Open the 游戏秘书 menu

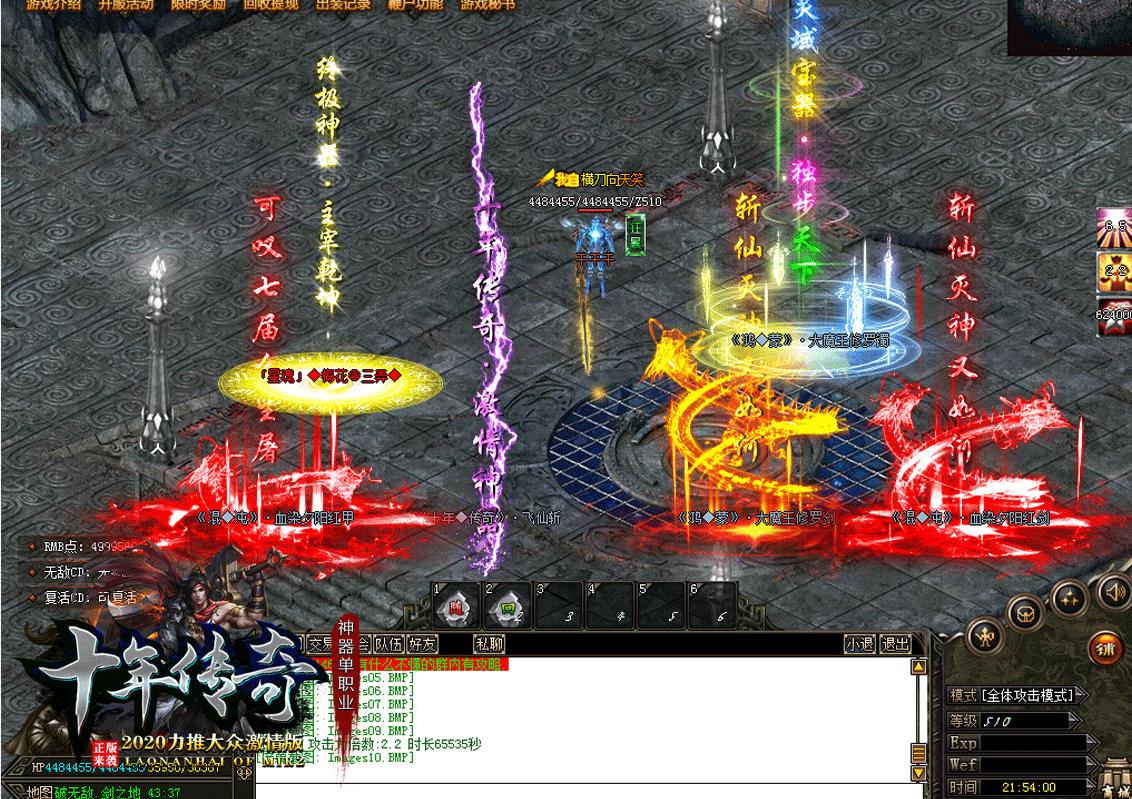488,4
